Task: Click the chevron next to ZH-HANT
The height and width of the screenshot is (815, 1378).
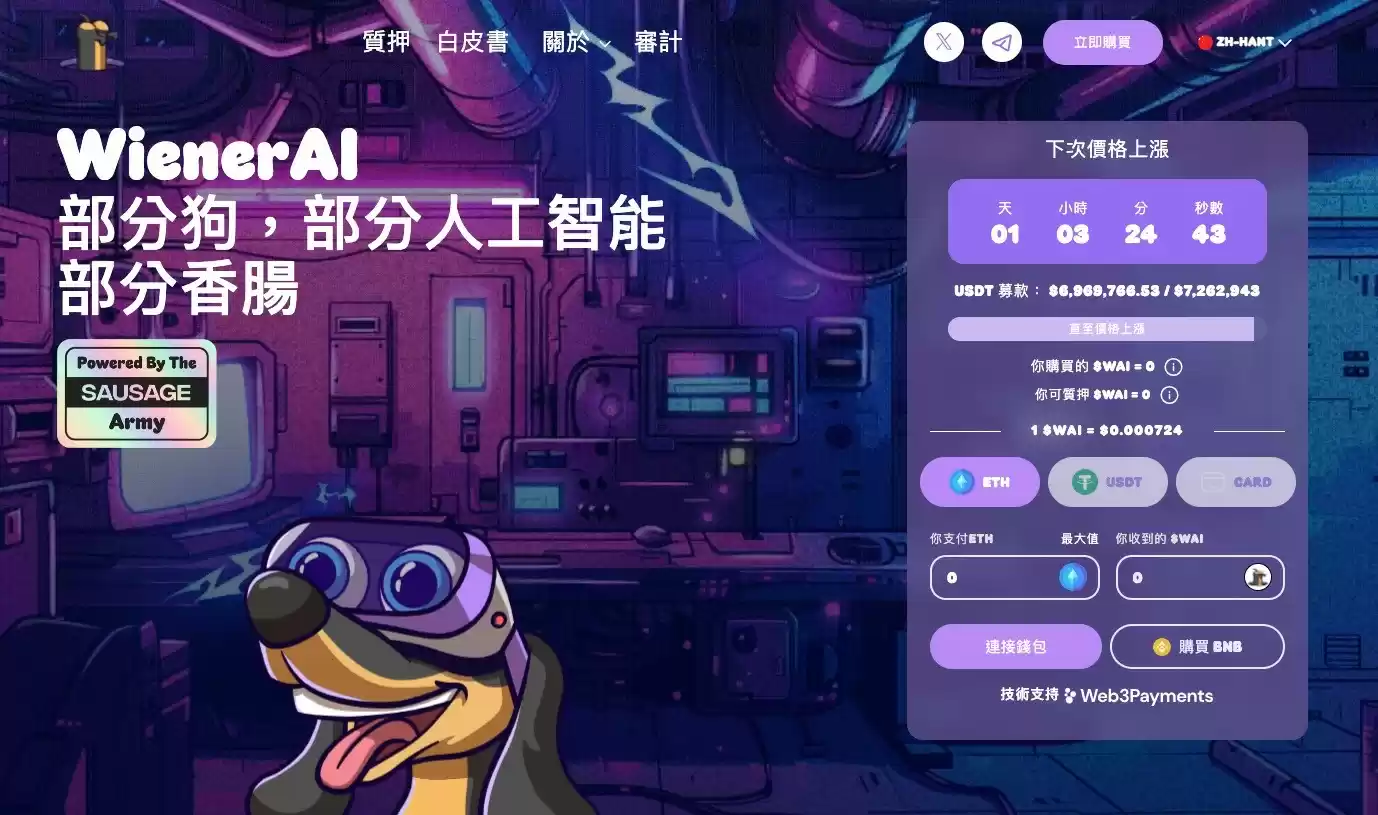Action: [x=1285, y=42]
